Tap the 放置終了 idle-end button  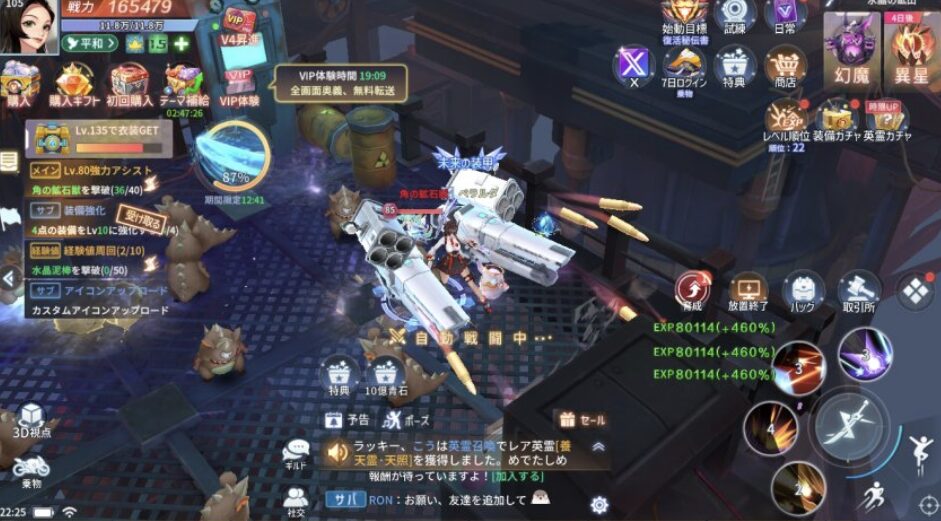coord(748,289)
